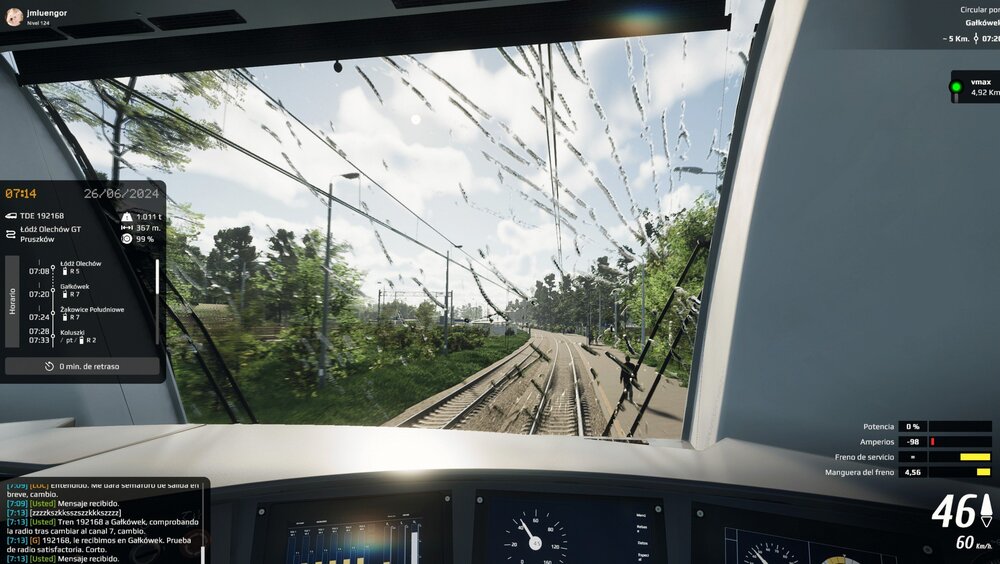The width and height of the screenshot is (1000, 564).
Task: Click the jmluengor player avatar
Action: click(x=14, y=15)
